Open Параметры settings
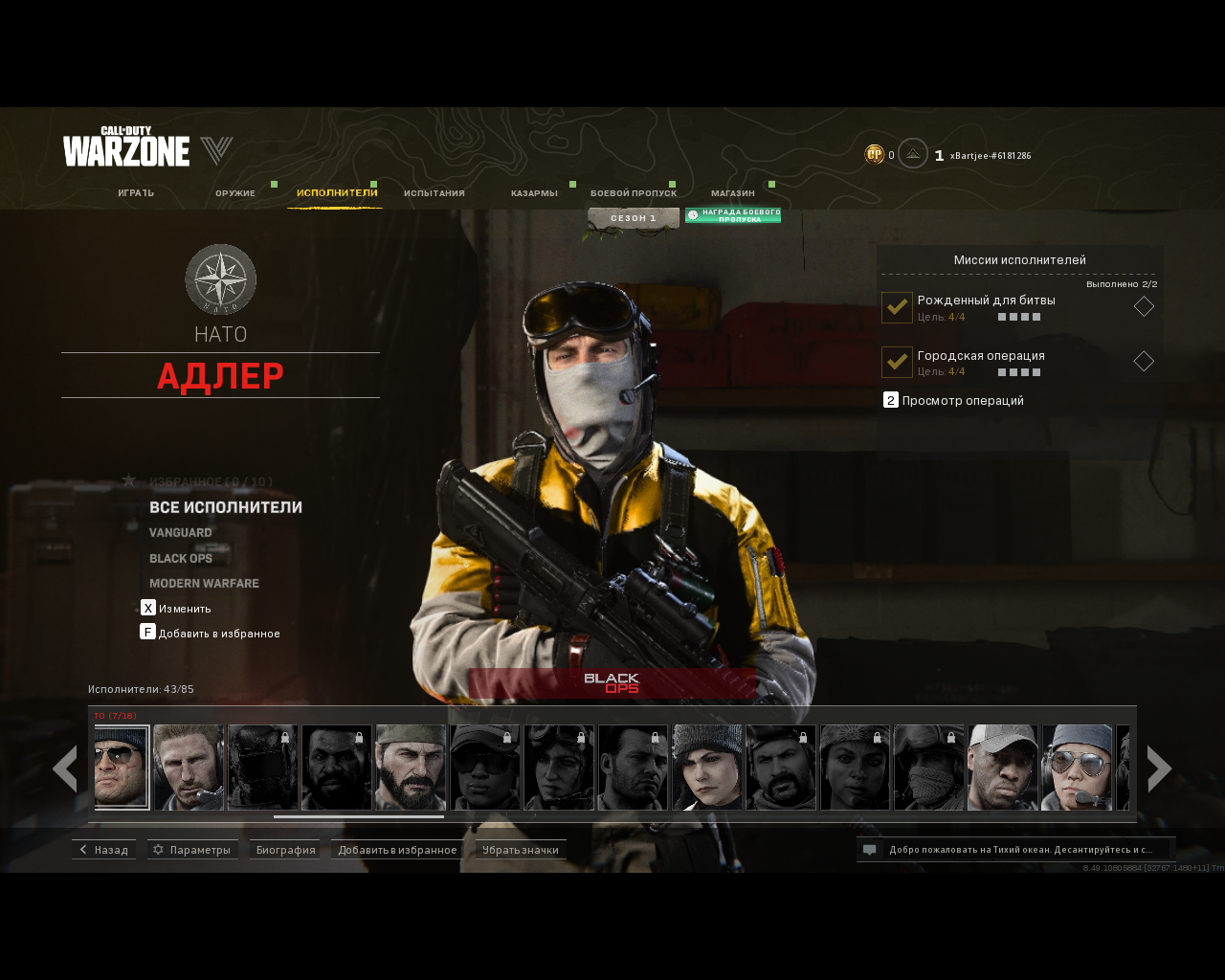This screenshot has width=1225, height=980. point(192,850)
